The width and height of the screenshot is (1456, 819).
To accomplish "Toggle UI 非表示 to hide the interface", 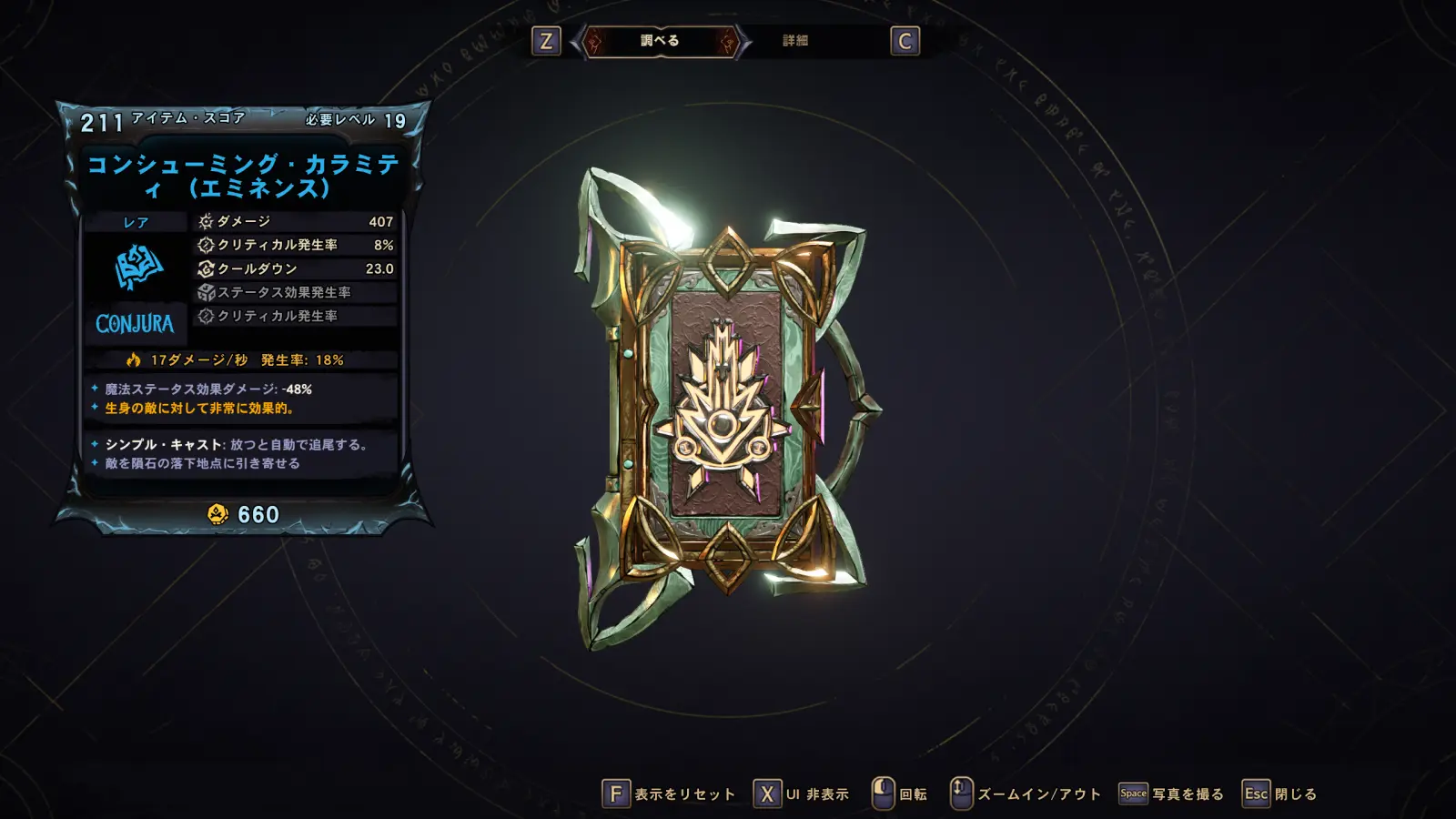I will pos(802,794).
